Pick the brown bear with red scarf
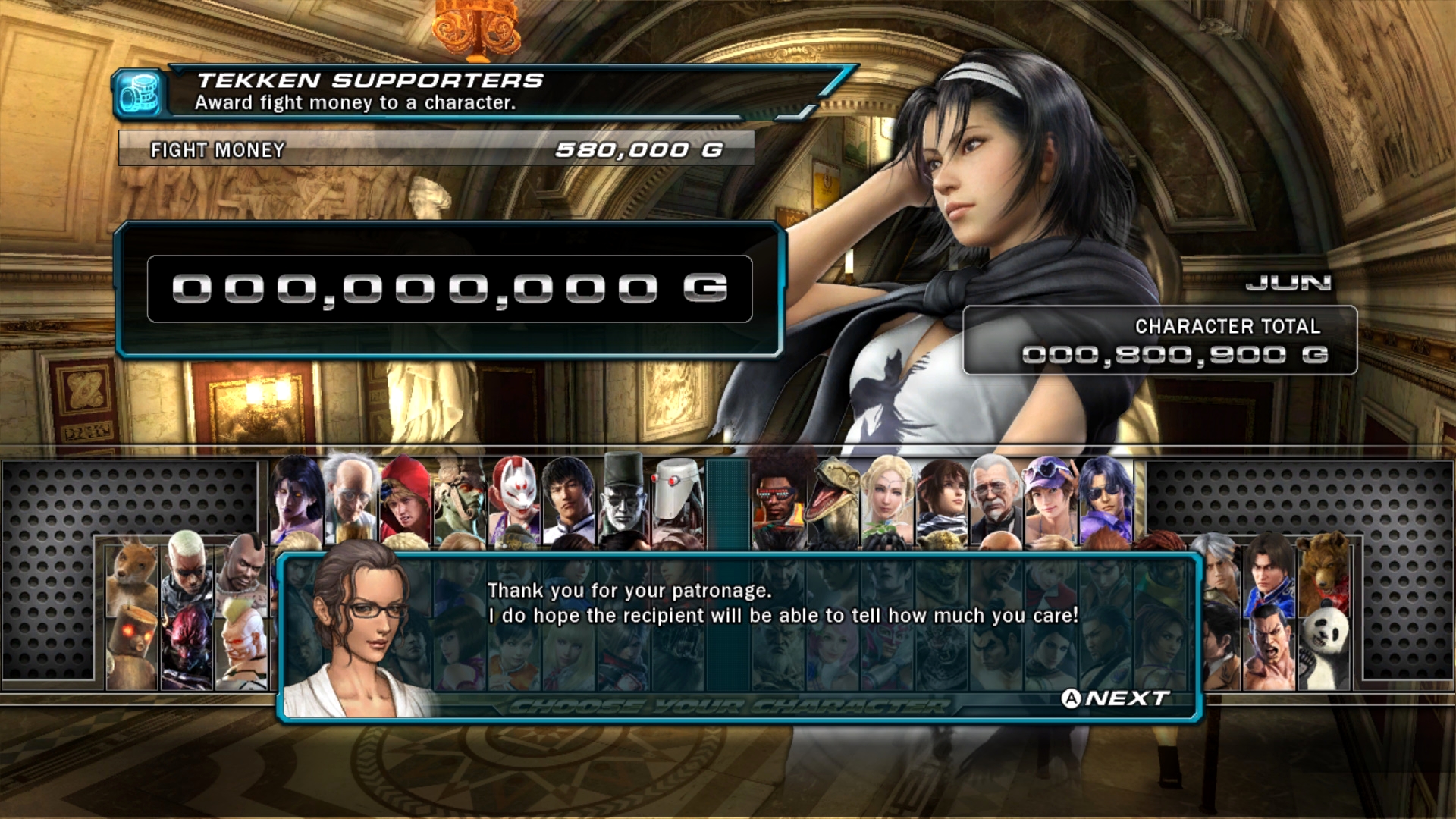Screen dimensions: 1456x819 click(x=1325, y=567)
